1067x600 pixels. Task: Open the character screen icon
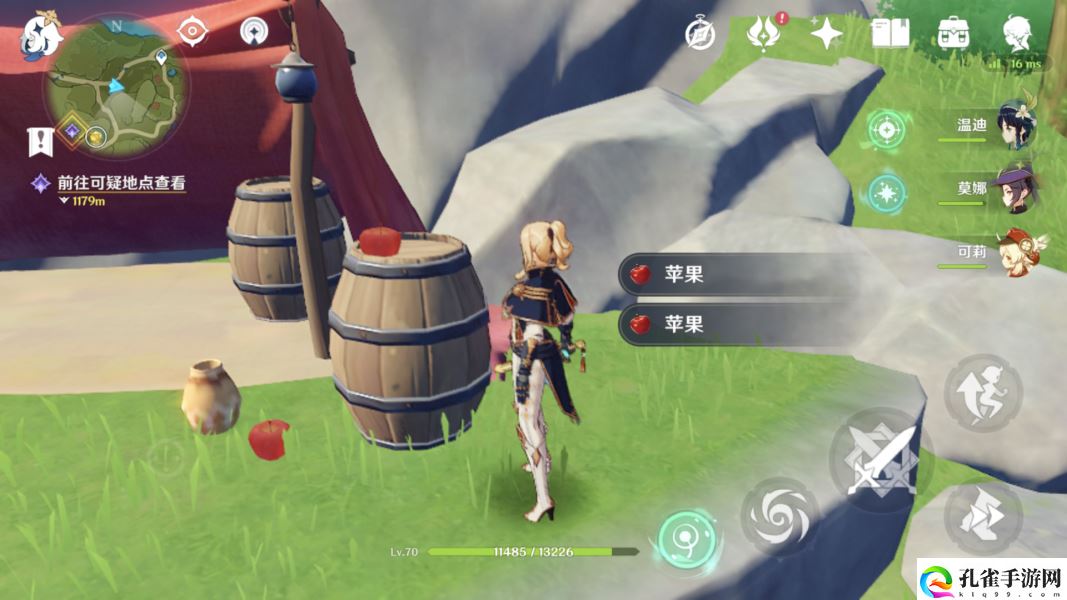1019,33
